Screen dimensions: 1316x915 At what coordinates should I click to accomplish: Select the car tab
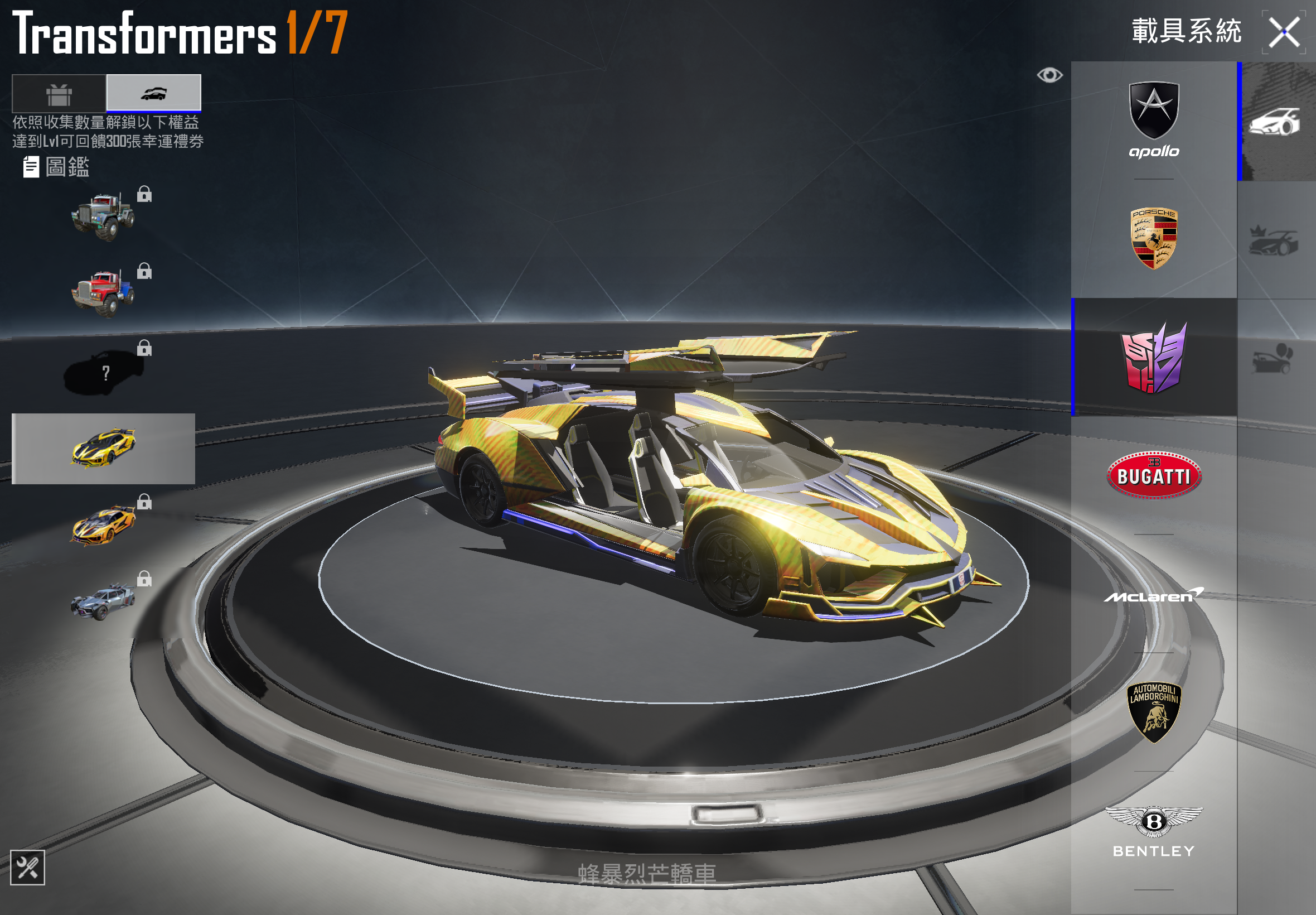click(153, 93)
